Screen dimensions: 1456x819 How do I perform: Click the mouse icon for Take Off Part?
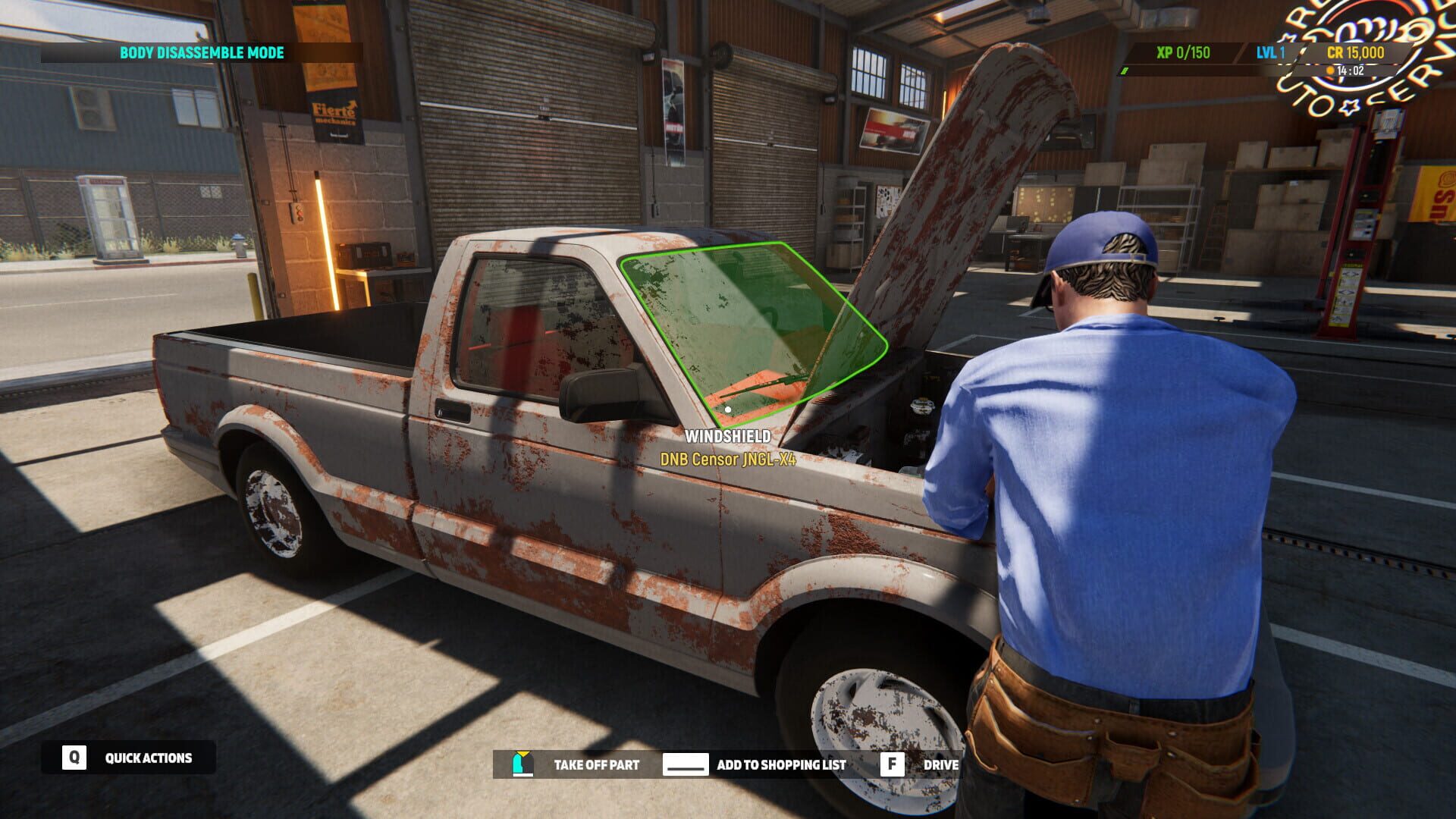click(522, 764)
